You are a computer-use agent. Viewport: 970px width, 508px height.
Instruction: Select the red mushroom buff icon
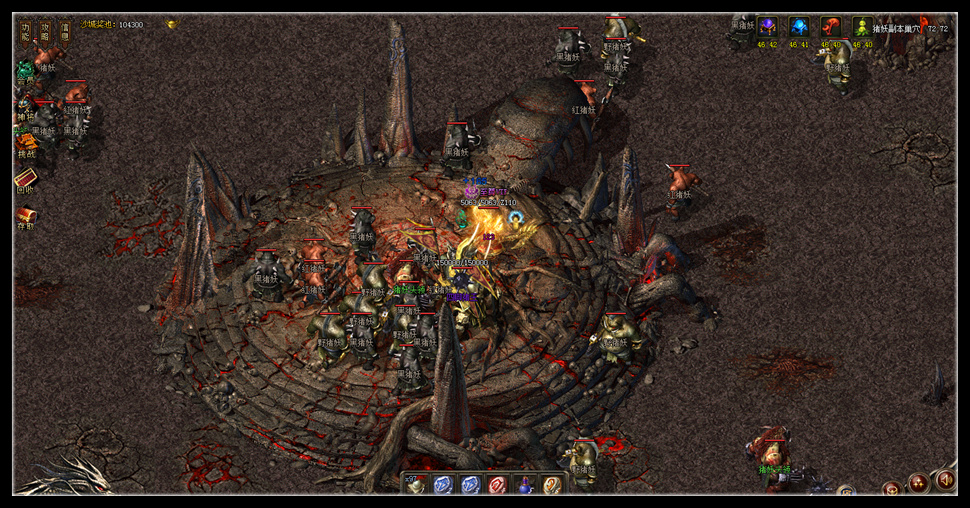(x=831, y=27)
